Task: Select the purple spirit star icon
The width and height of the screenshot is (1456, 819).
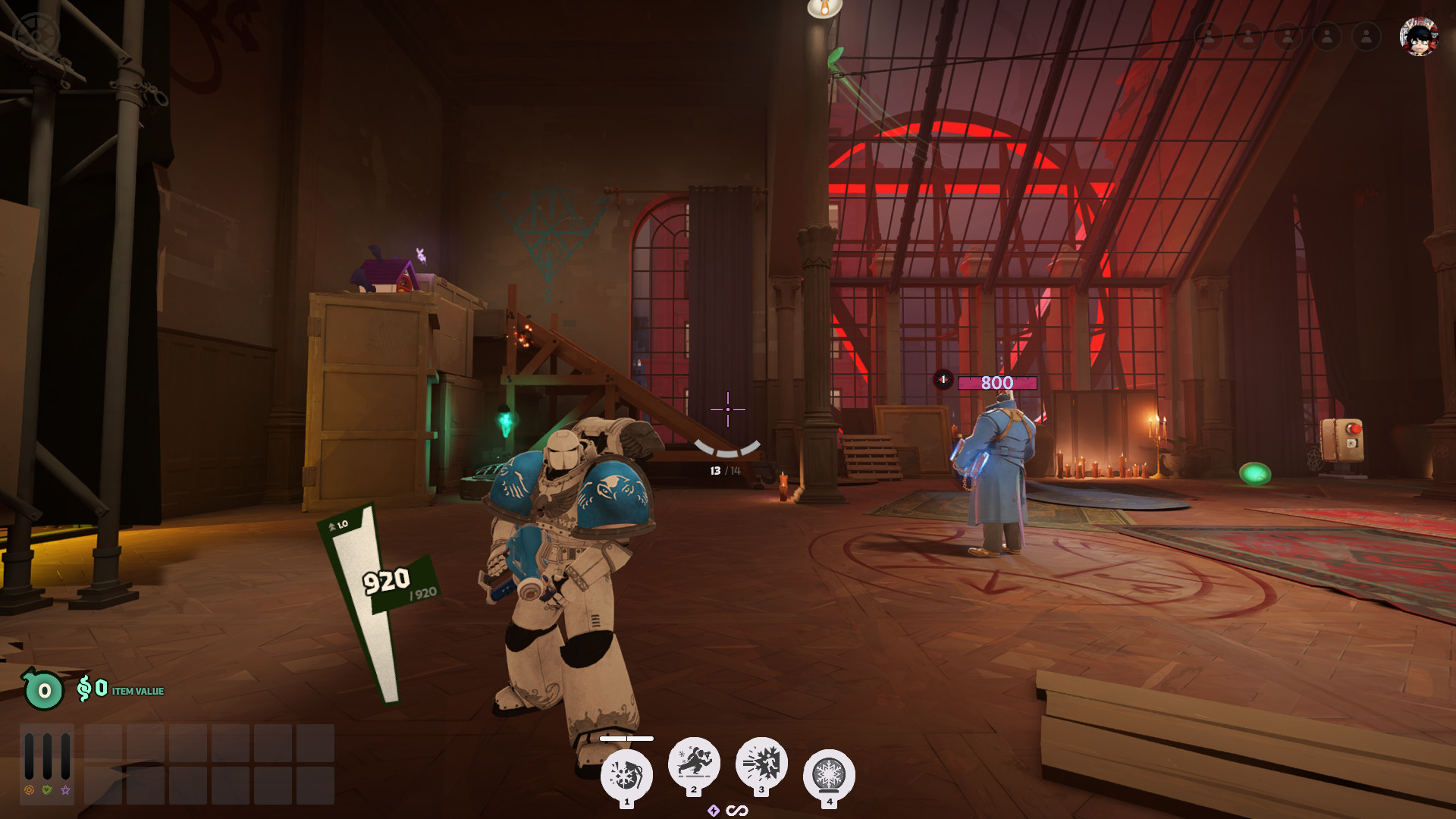Action: (x=66, y=790)
